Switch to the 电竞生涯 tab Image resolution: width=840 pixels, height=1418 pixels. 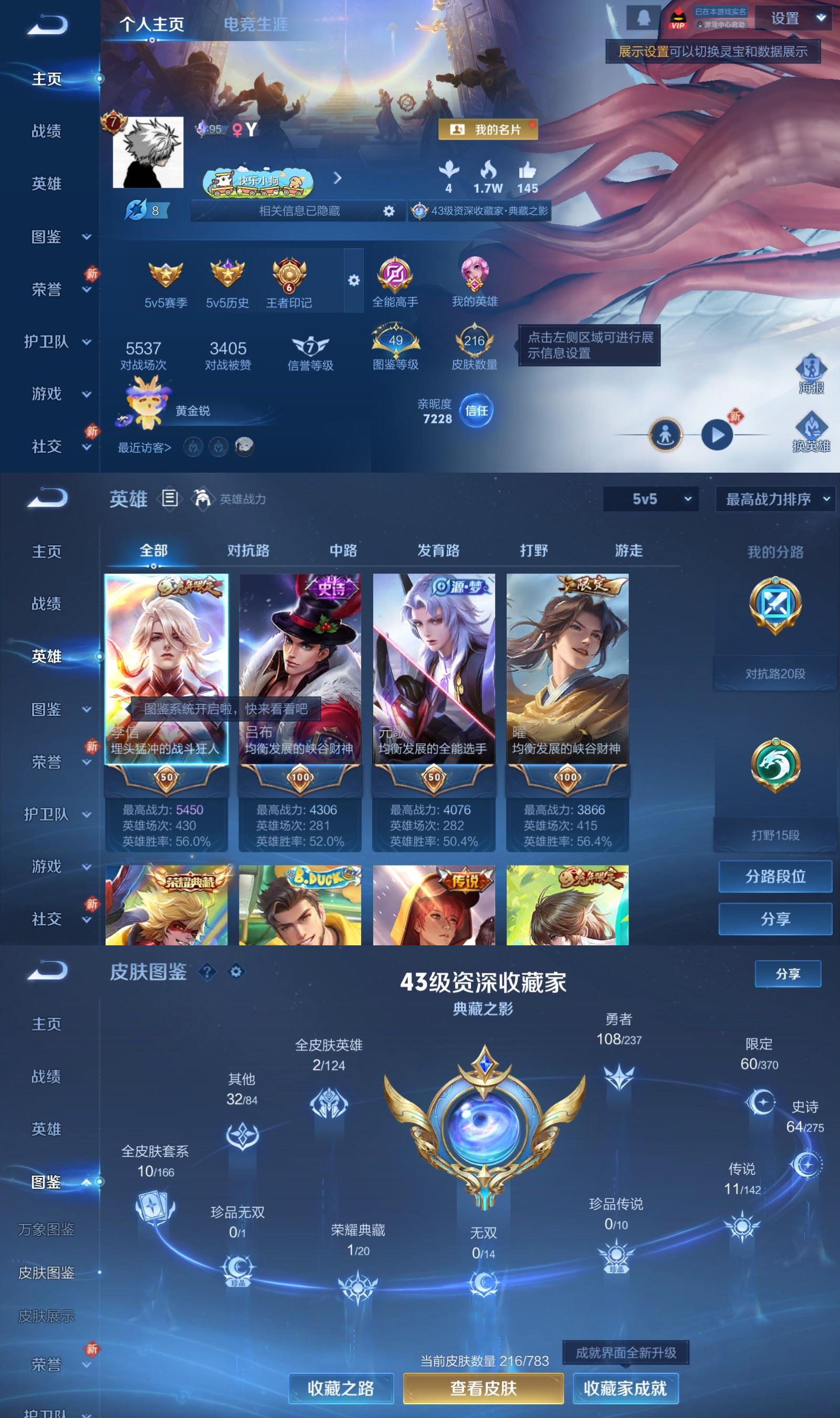256,24
